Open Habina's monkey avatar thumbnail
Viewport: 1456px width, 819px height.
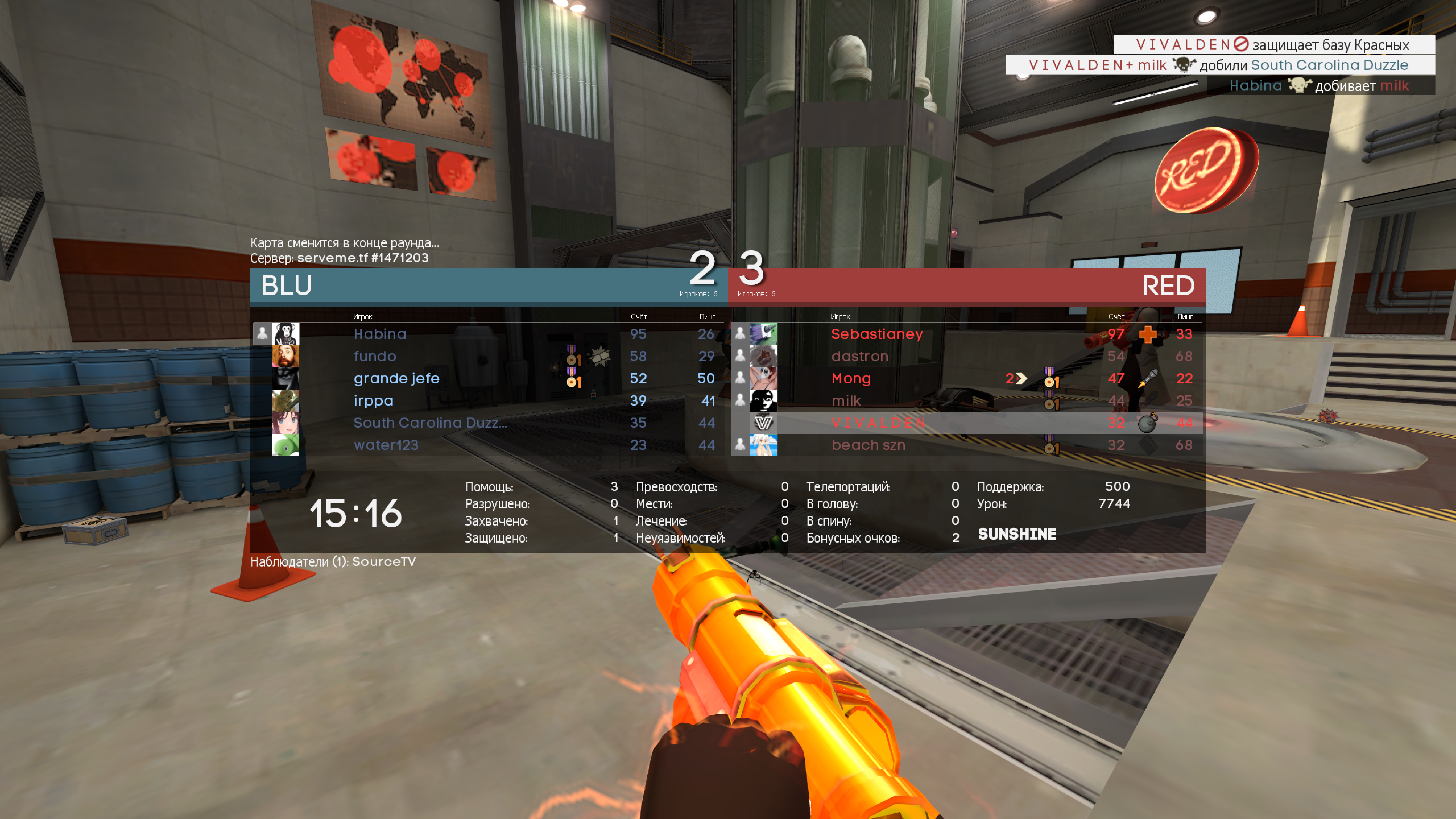[285, 334]
